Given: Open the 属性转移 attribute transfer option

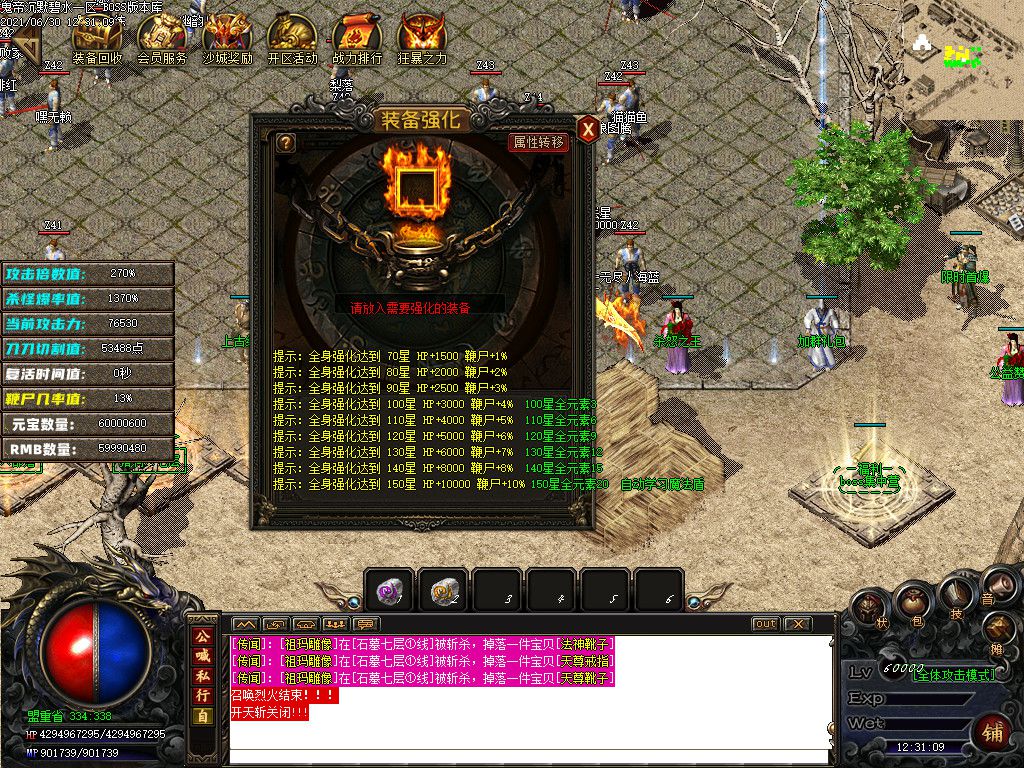Looking at the screenshot, I should (539, 142).
